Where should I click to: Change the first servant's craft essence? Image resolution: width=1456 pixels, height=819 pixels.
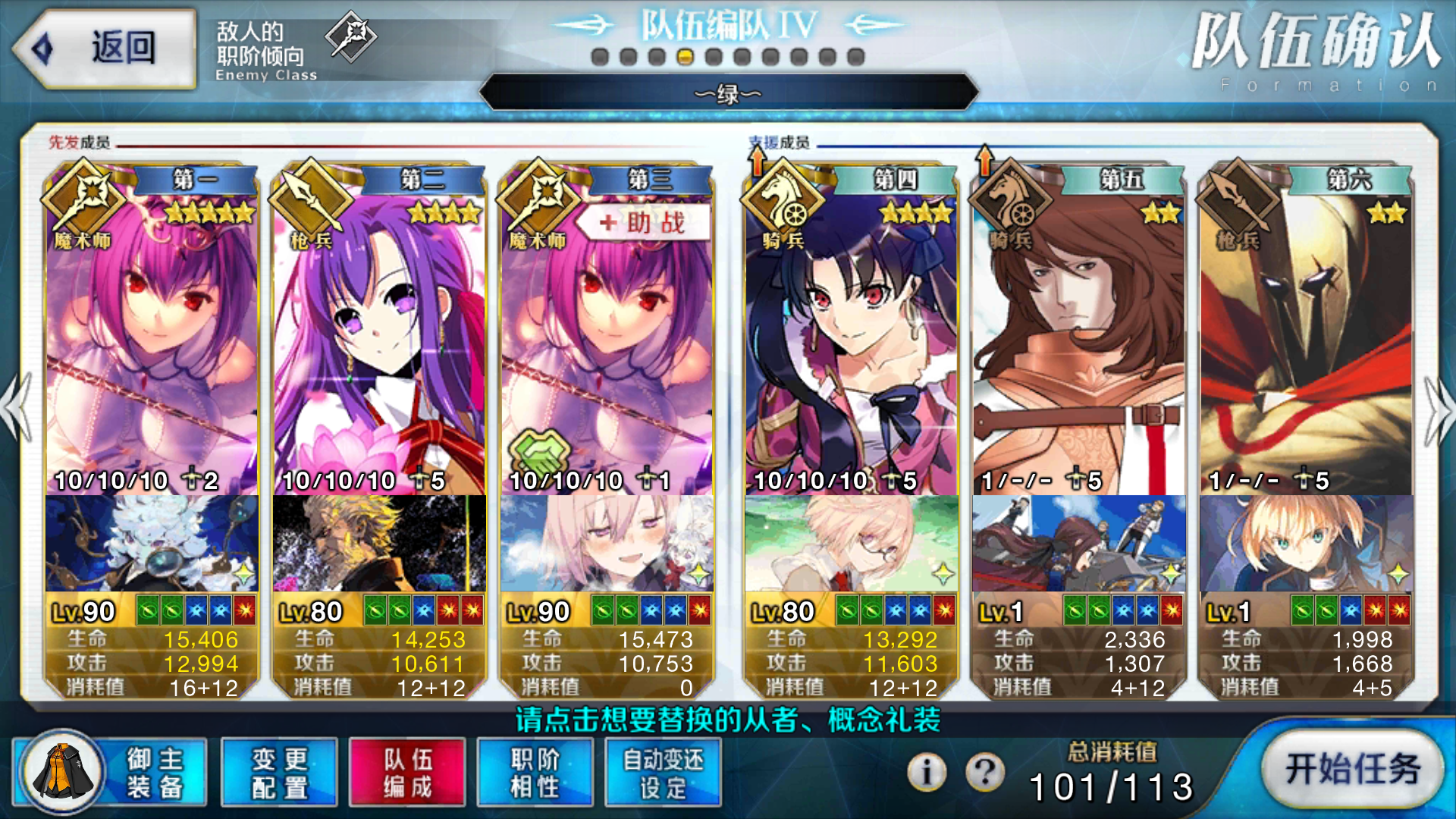point(152,544)
